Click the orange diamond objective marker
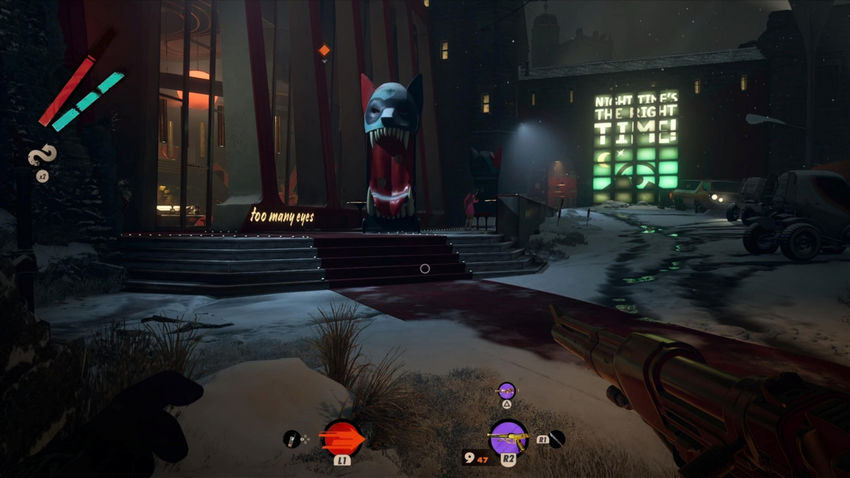Screen dimensions: 850x478 (323, 50)
